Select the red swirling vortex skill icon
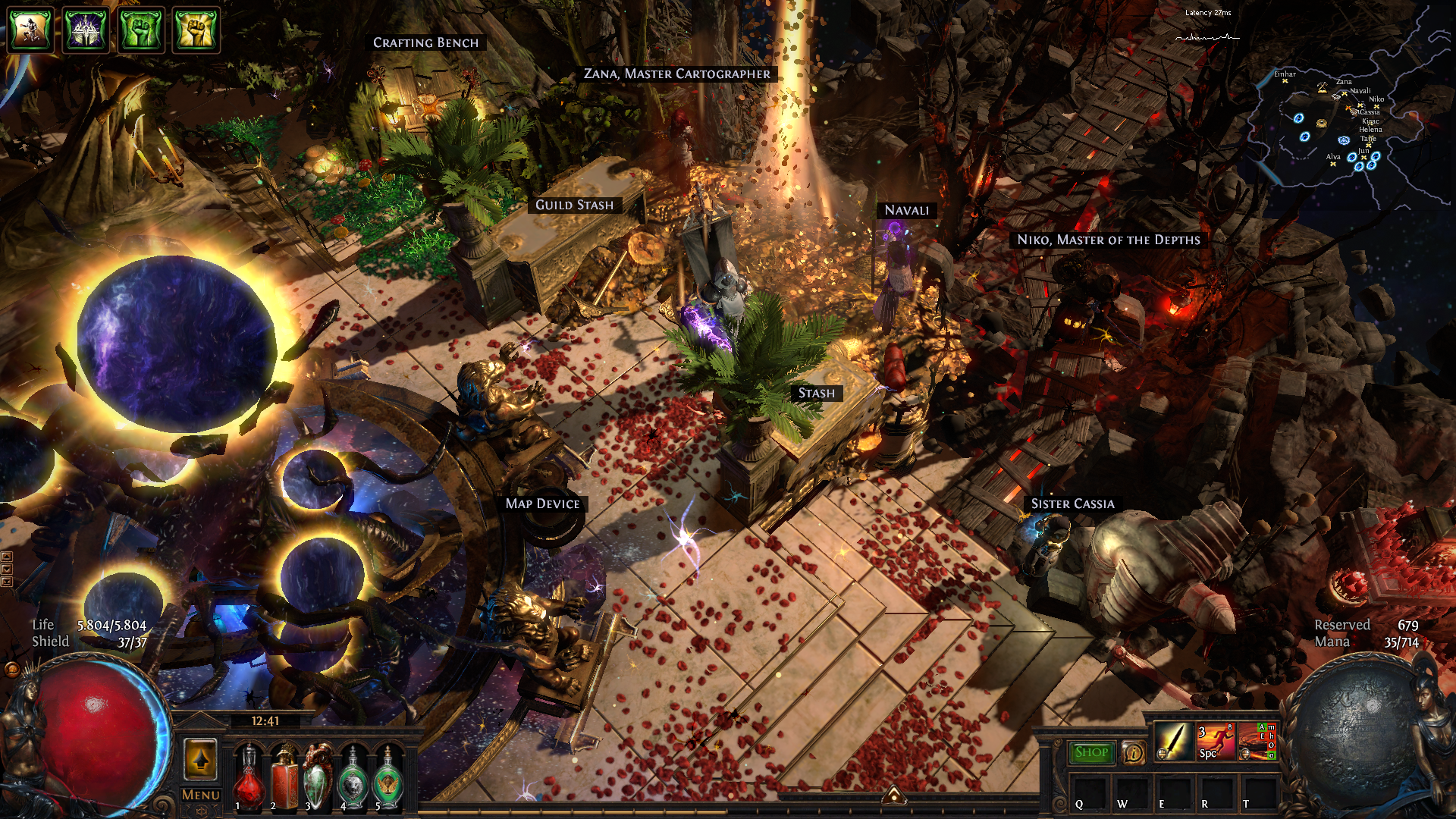The width and height of the screenshot is (1456, 819). (1257, 741)
